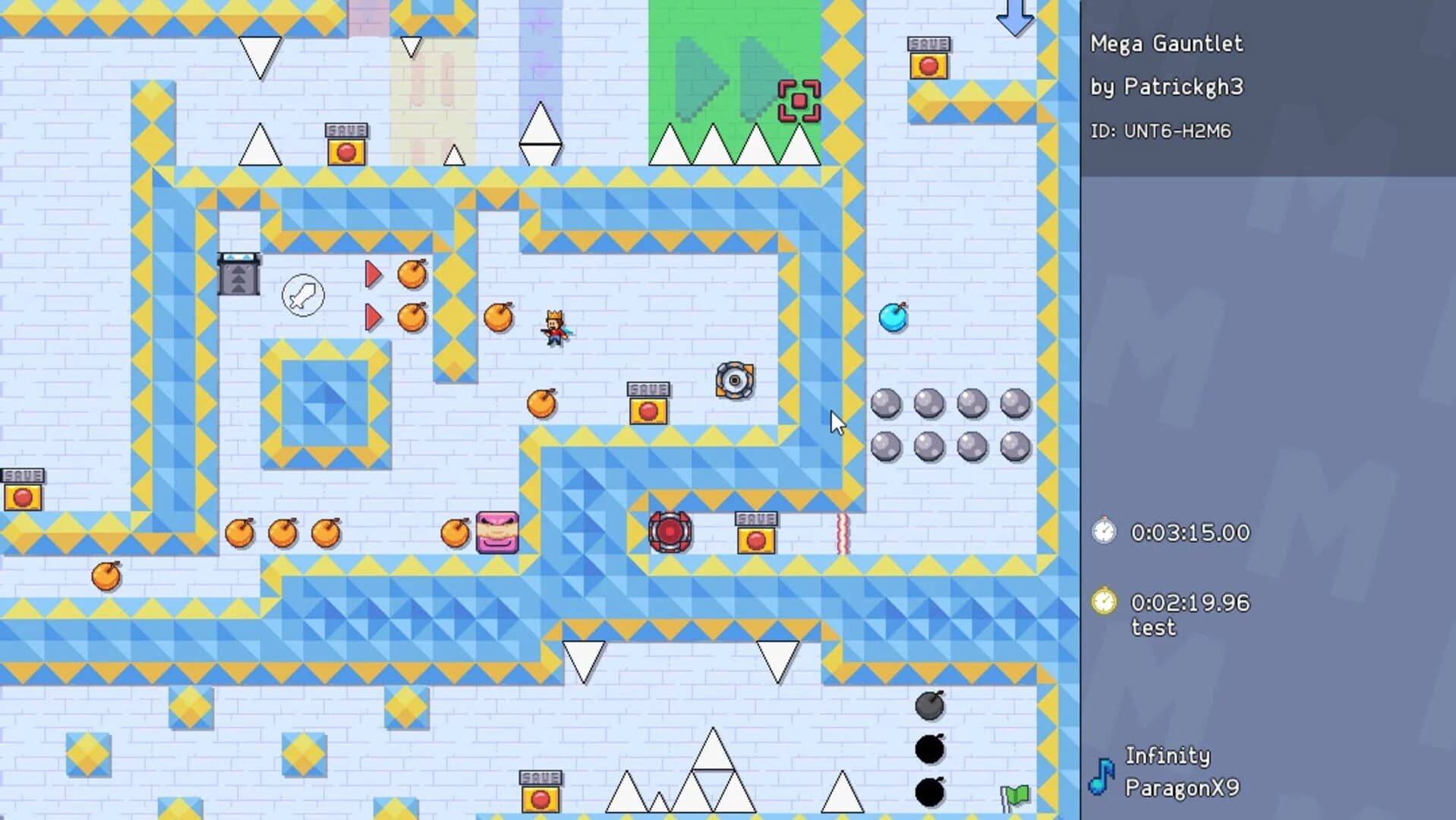Click the crosshair target icon on the green zone
Image resolution: width=1456 pixels, height=820 pixels.
[798, 99]
